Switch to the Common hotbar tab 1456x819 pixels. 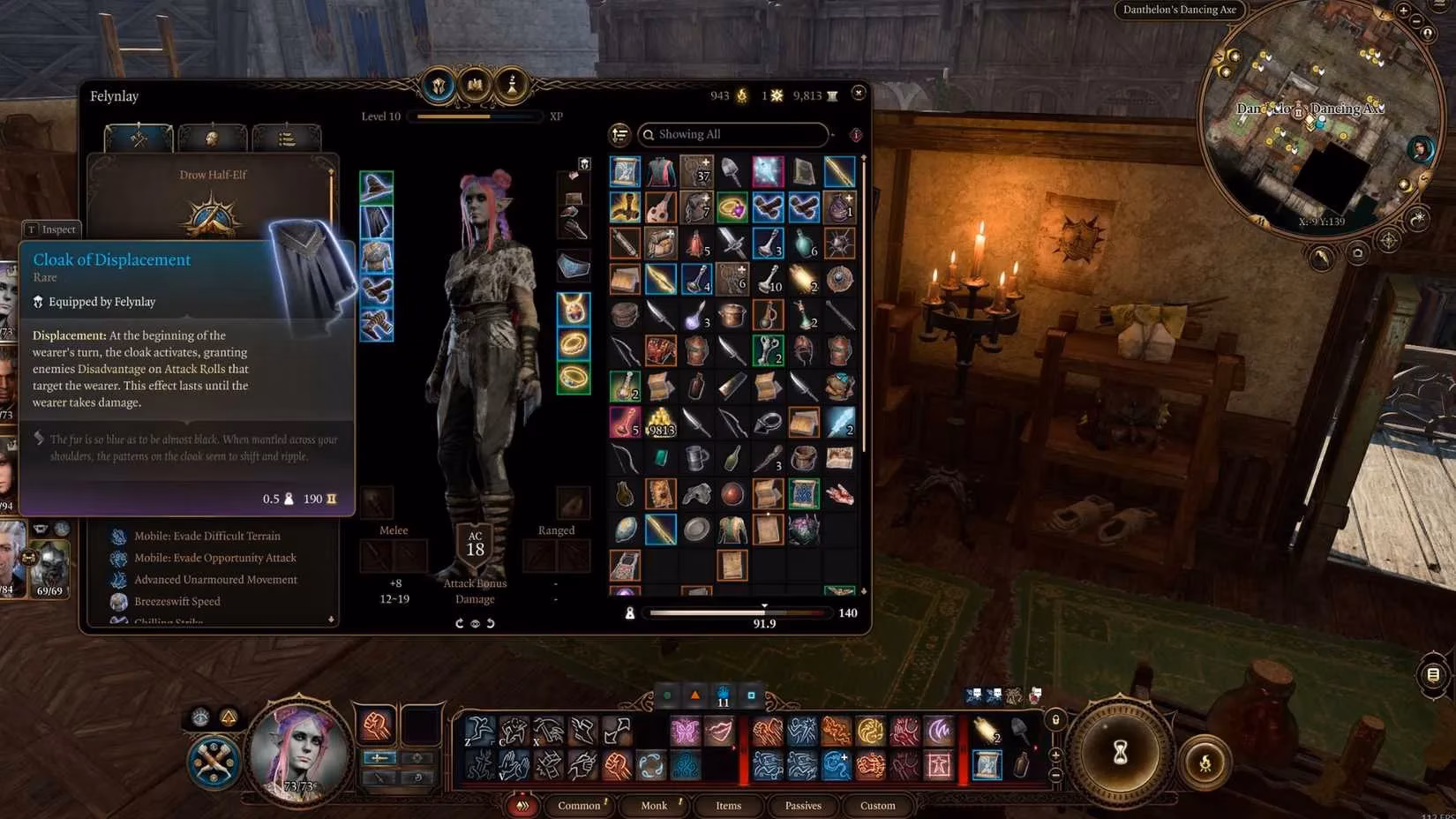(579, 805)
